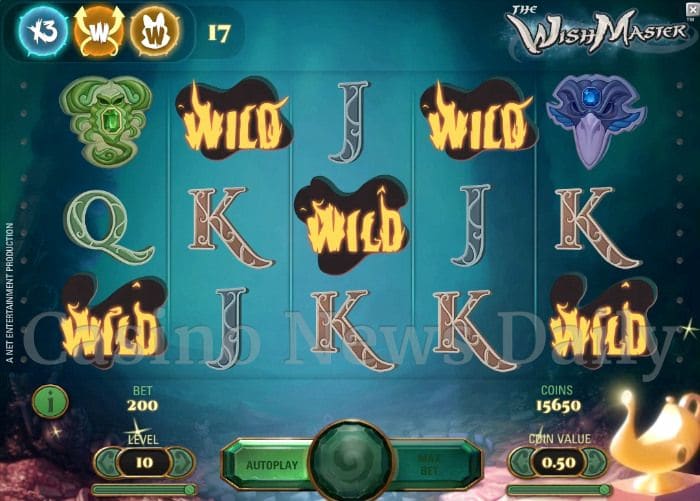Lower the coin value
The width and height of the screenshot is (700, 501).
(519, 462)
